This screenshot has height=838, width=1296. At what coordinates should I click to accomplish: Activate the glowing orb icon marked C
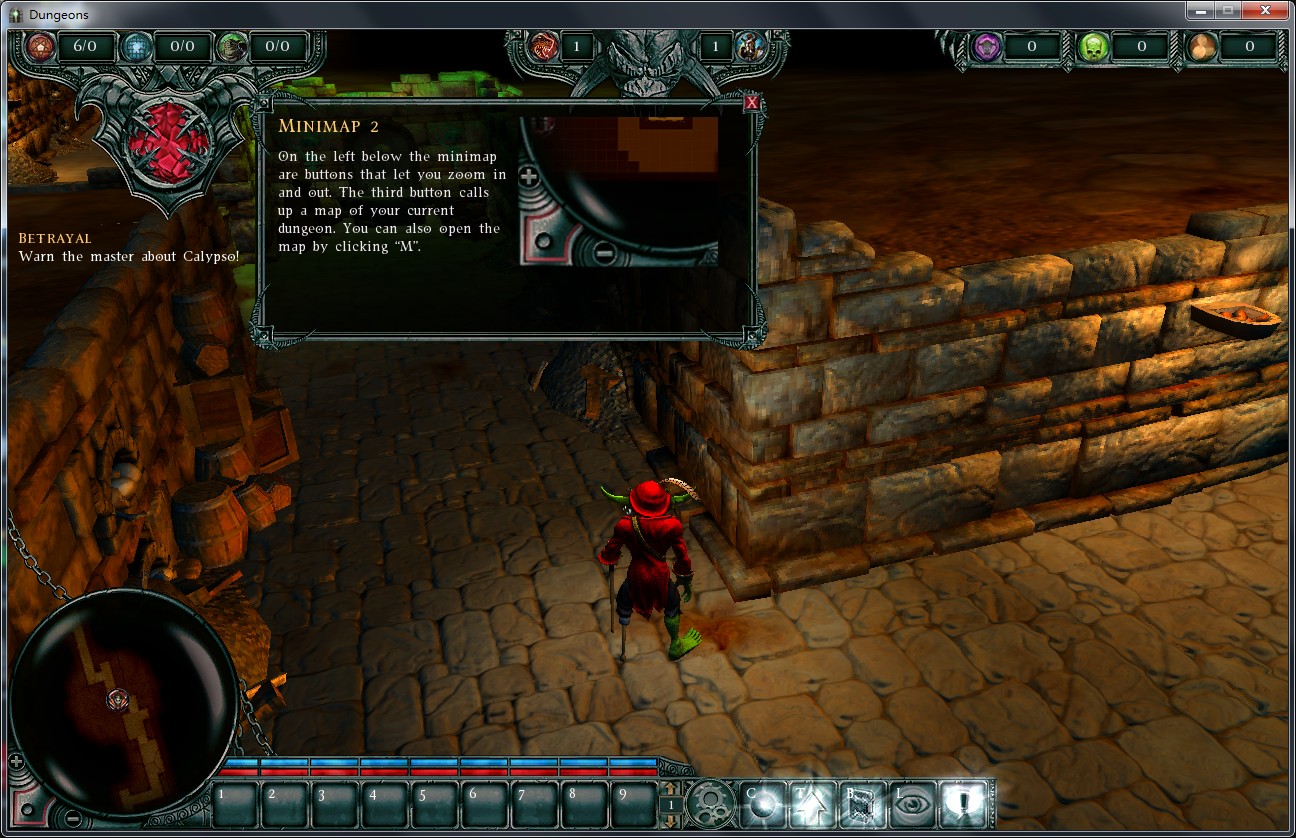(x=761, y=803)
